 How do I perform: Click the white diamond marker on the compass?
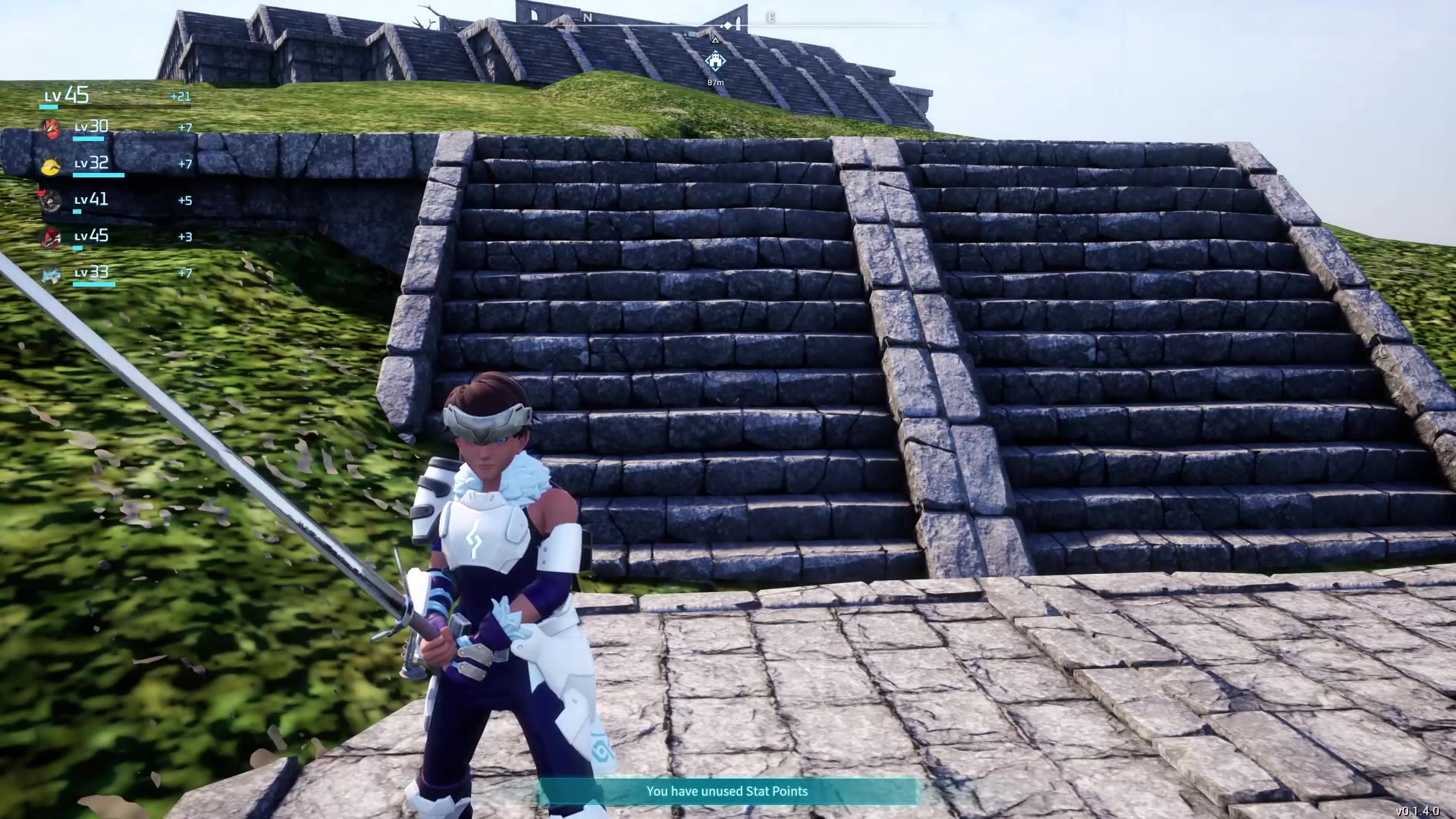[726, 24]
